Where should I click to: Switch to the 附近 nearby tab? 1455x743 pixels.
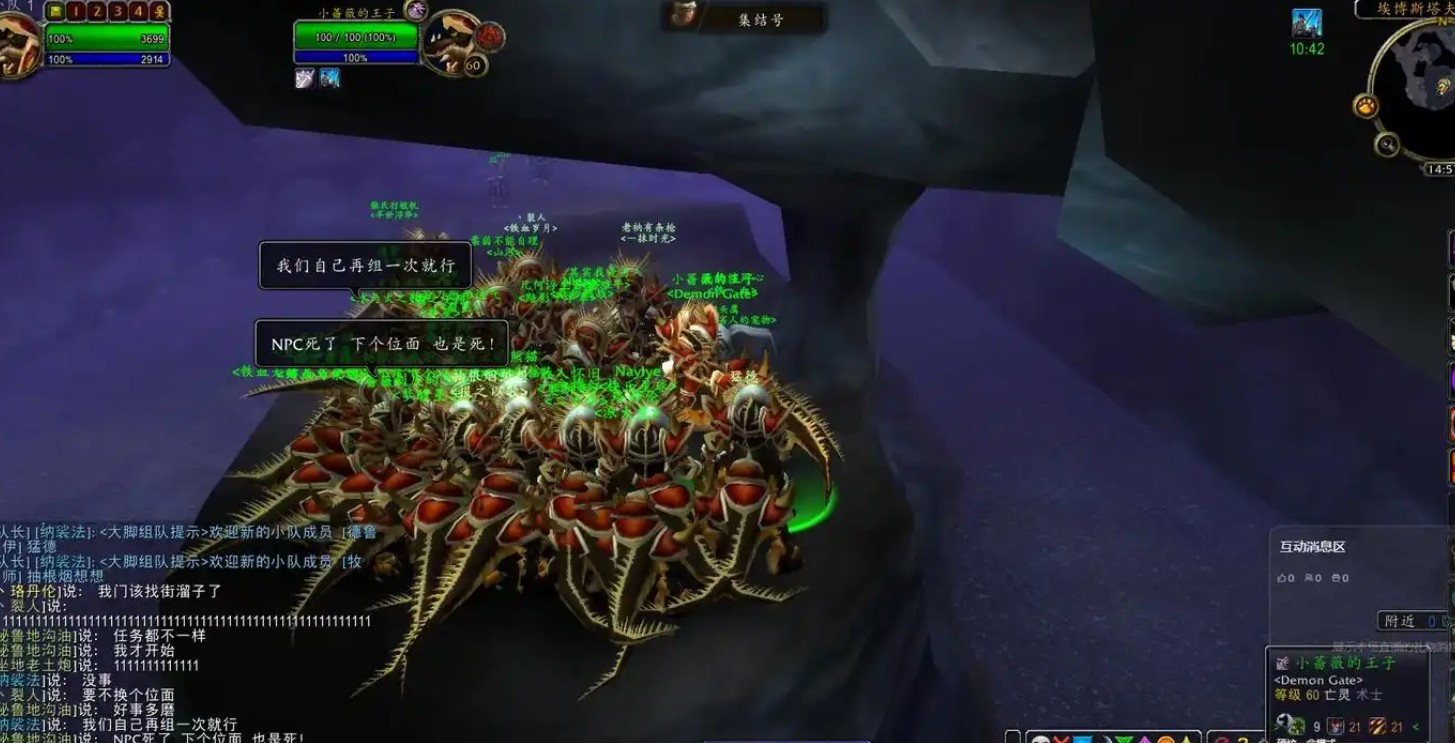tap(1398, 621)
